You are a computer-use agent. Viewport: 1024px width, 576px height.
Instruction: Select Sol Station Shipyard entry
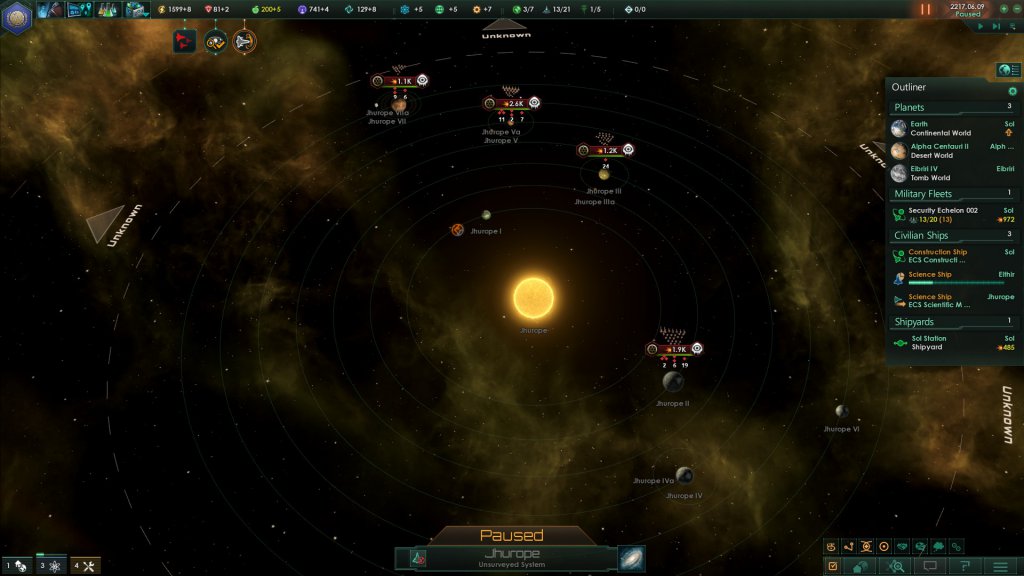click(x=950, y=342)
